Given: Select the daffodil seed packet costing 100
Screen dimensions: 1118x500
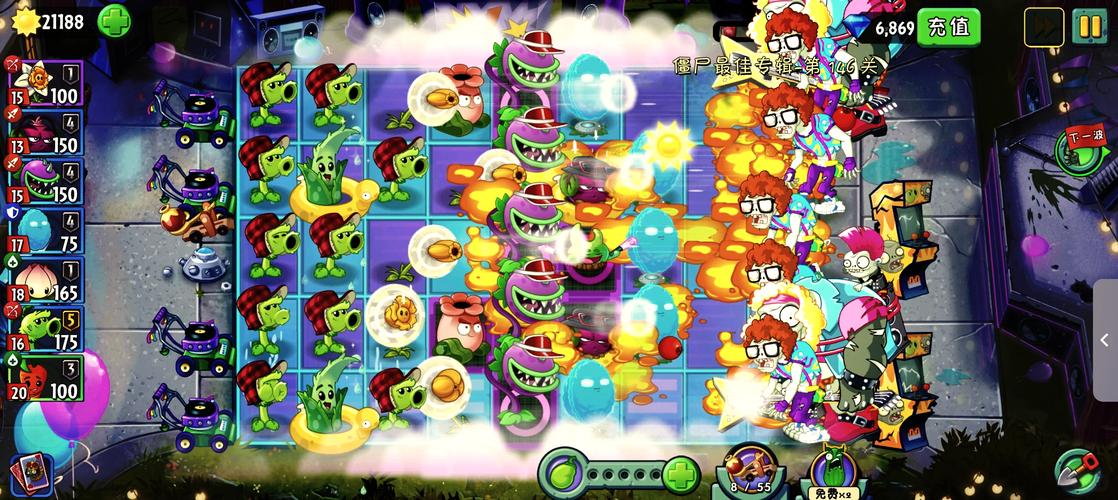Looking at the screenshot, I should pyautogui.click(x=45, y=82).
